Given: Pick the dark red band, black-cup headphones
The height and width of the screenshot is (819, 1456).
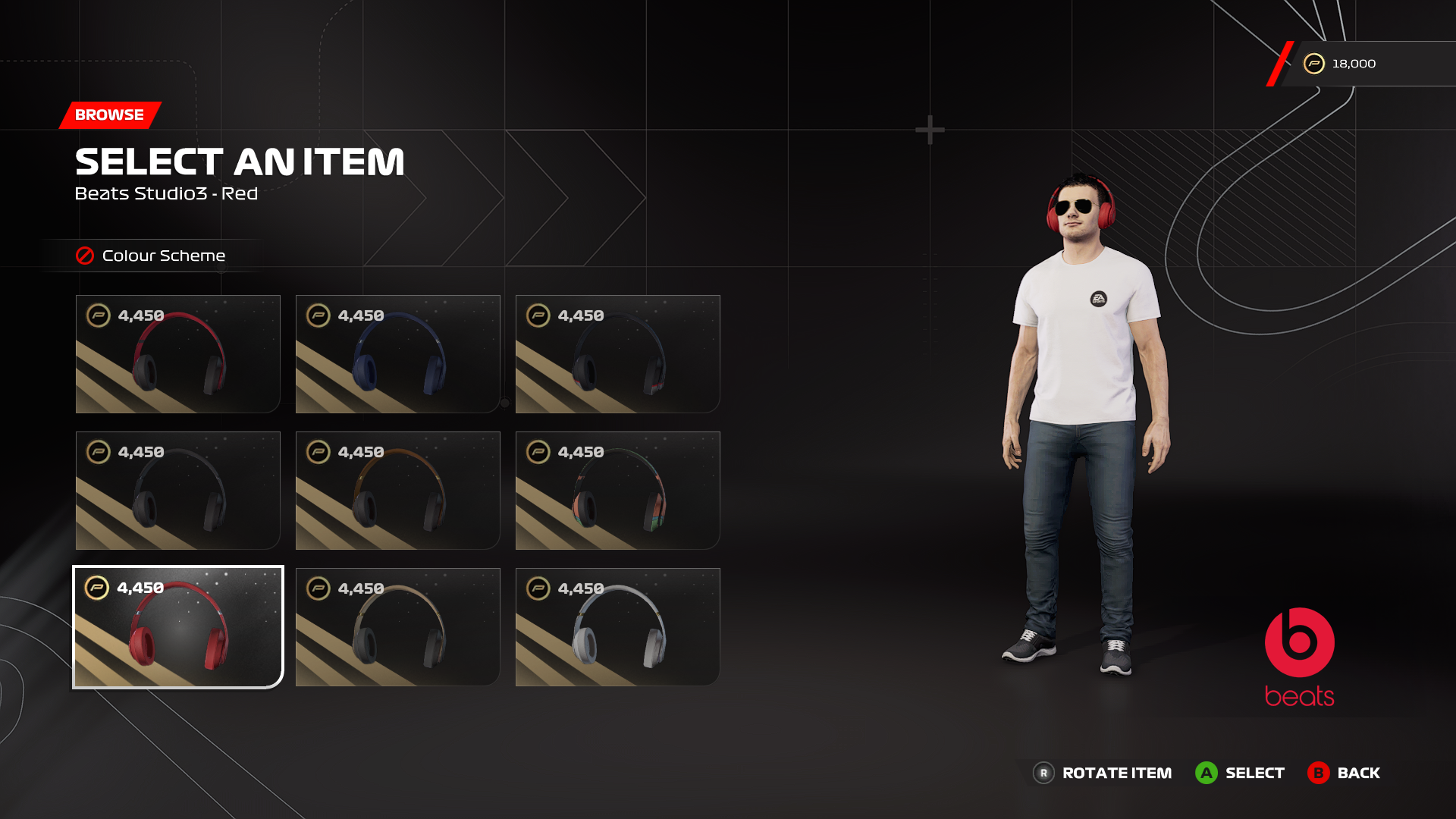Looking at the screenshot, I should coord(177,354).
